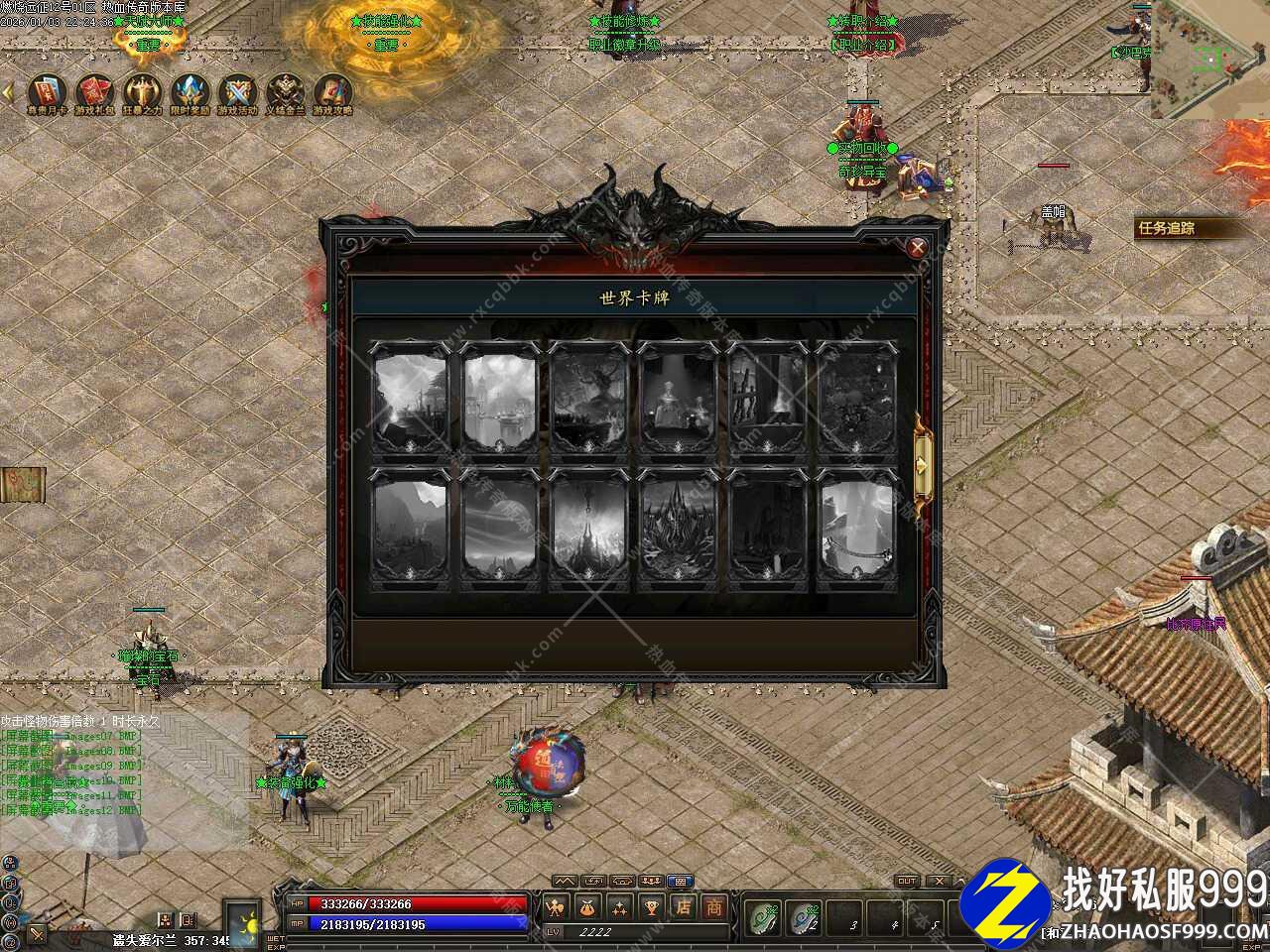
Task: Open the 义结金兰 sworn brothers icon
Action: pos(286,91)
